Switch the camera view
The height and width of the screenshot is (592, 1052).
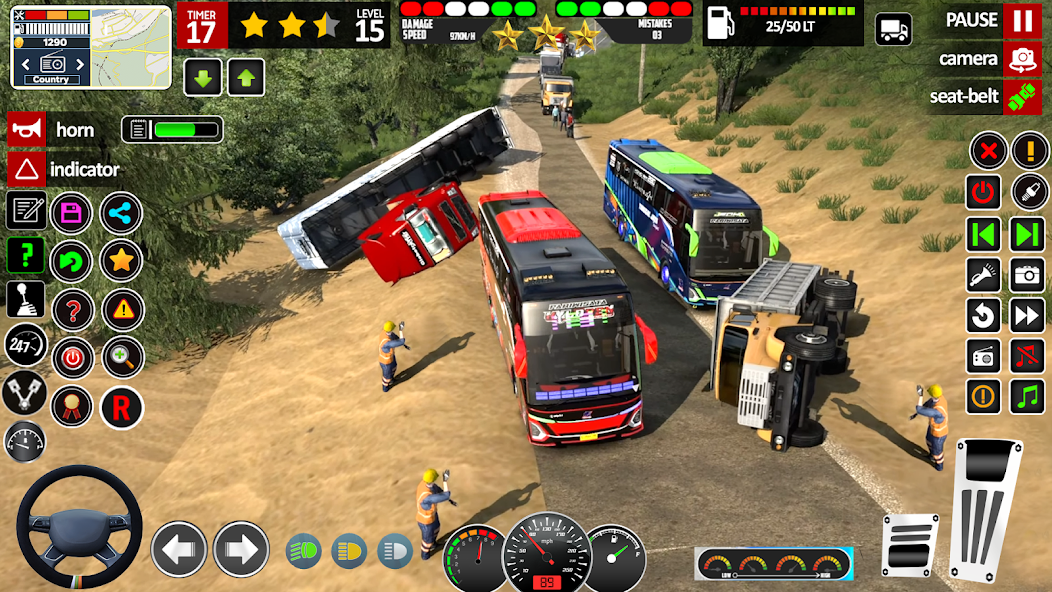(1021, 59)
